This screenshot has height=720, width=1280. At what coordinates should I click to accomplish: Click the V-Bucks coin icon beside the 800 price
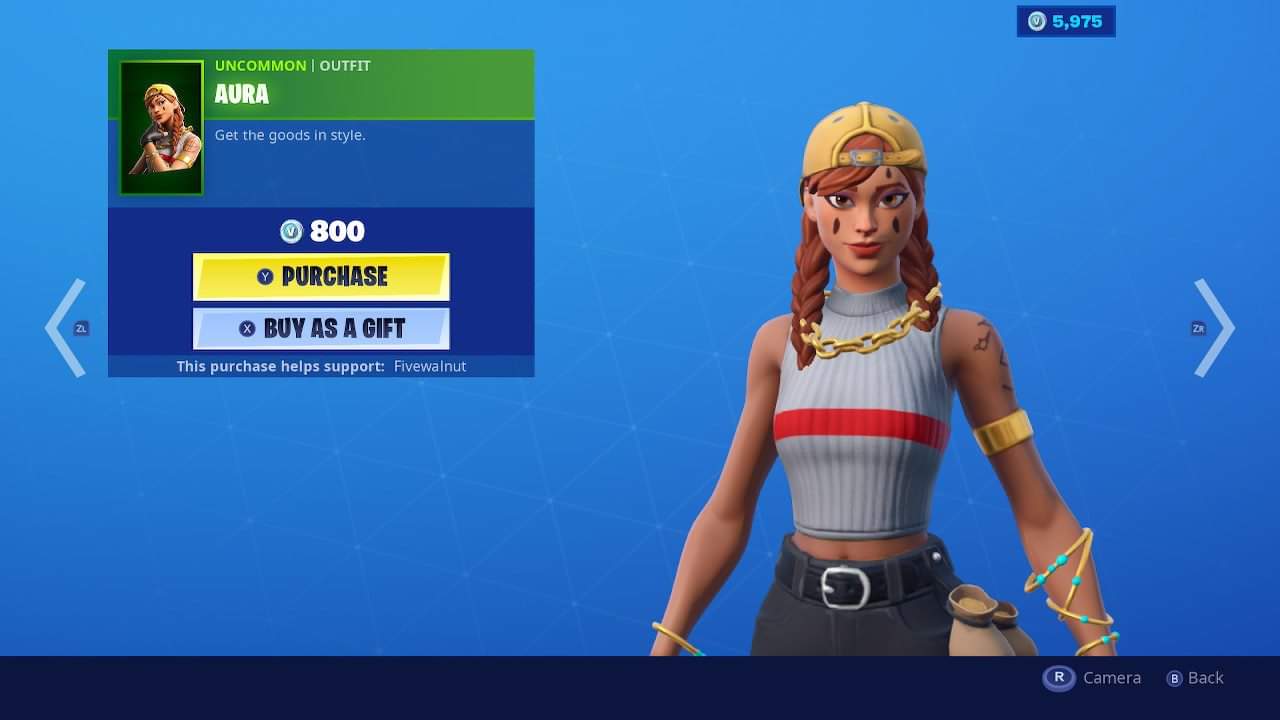pos(292,231)
